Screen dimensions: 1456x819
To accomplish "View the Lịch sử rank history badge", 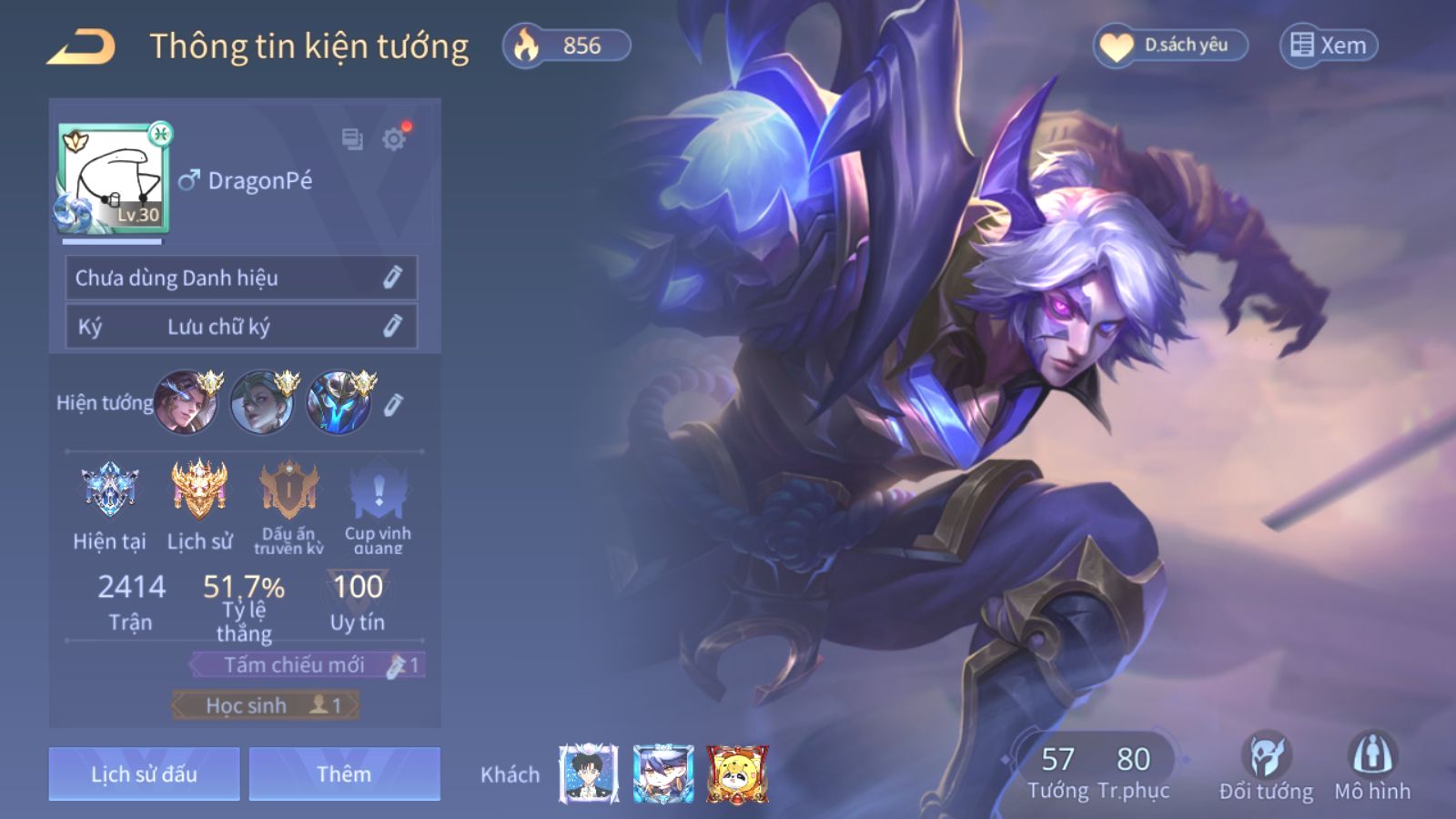I will pyautogui.click(x=199, y=490).
